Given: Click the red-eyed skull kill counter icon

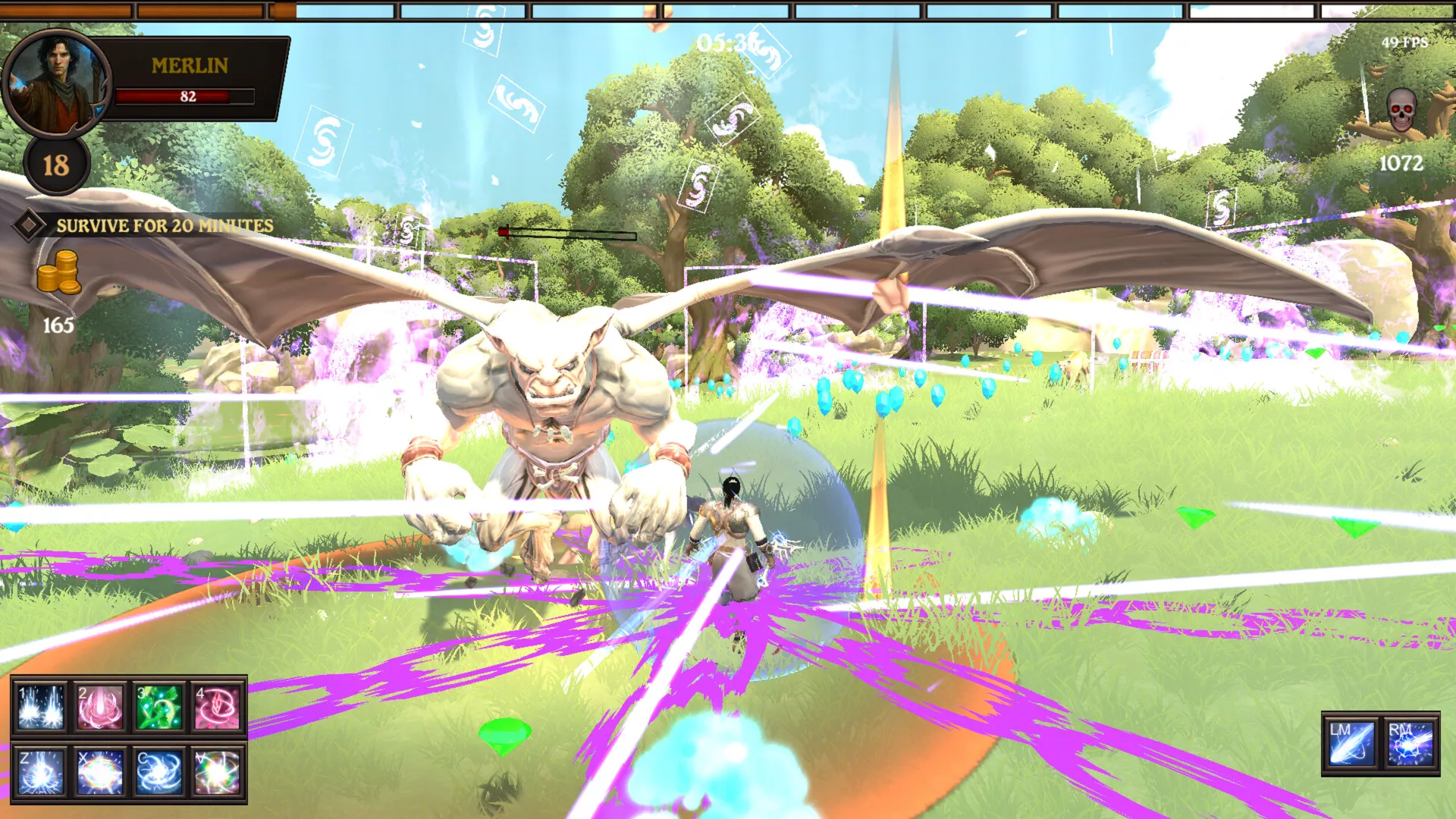Looking at the screenshot, I should (1401, 111).
